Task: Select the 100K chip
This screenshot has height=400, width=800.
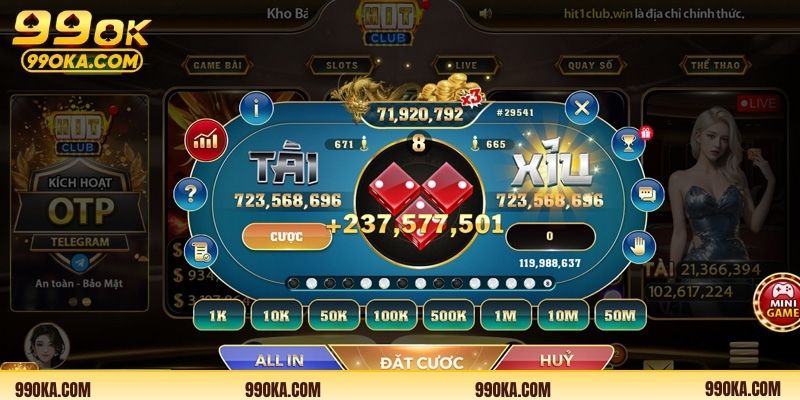Action: point(391,316)
